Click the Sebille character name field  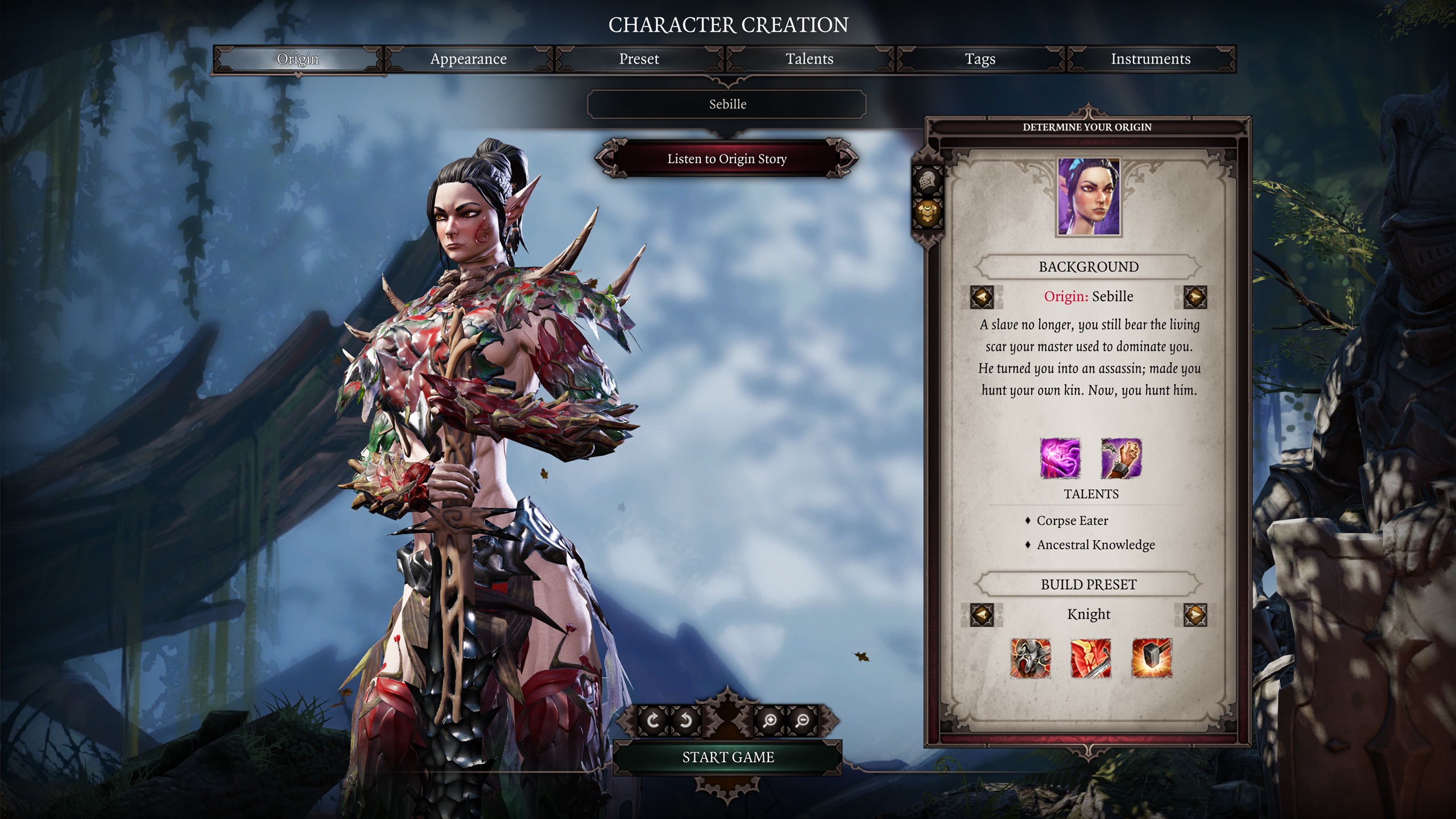(727, 104)
